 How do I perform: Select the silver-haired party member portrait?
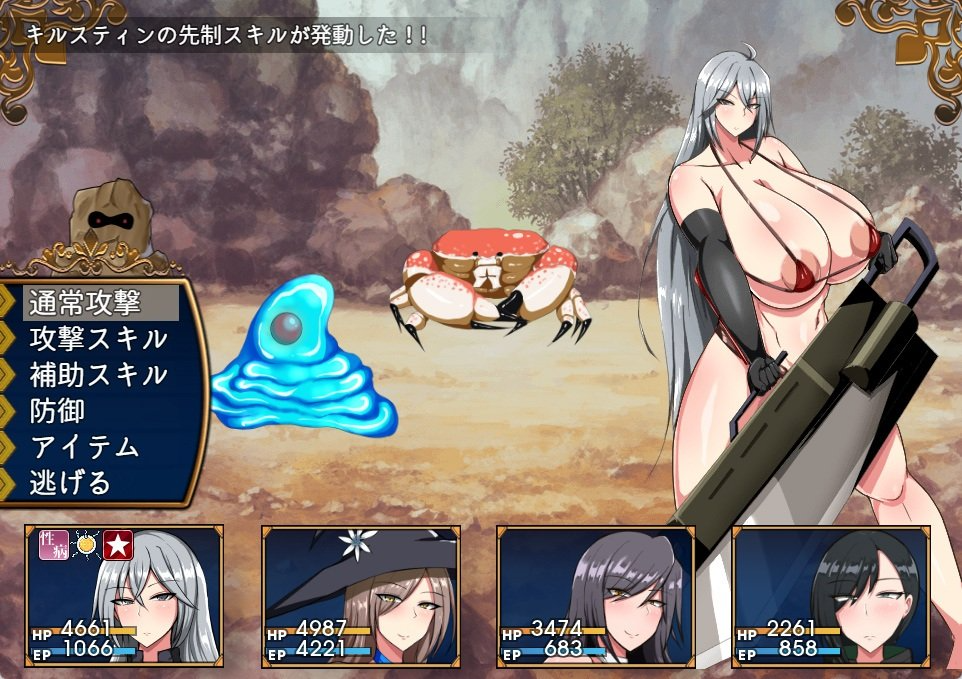click(124, 596)
